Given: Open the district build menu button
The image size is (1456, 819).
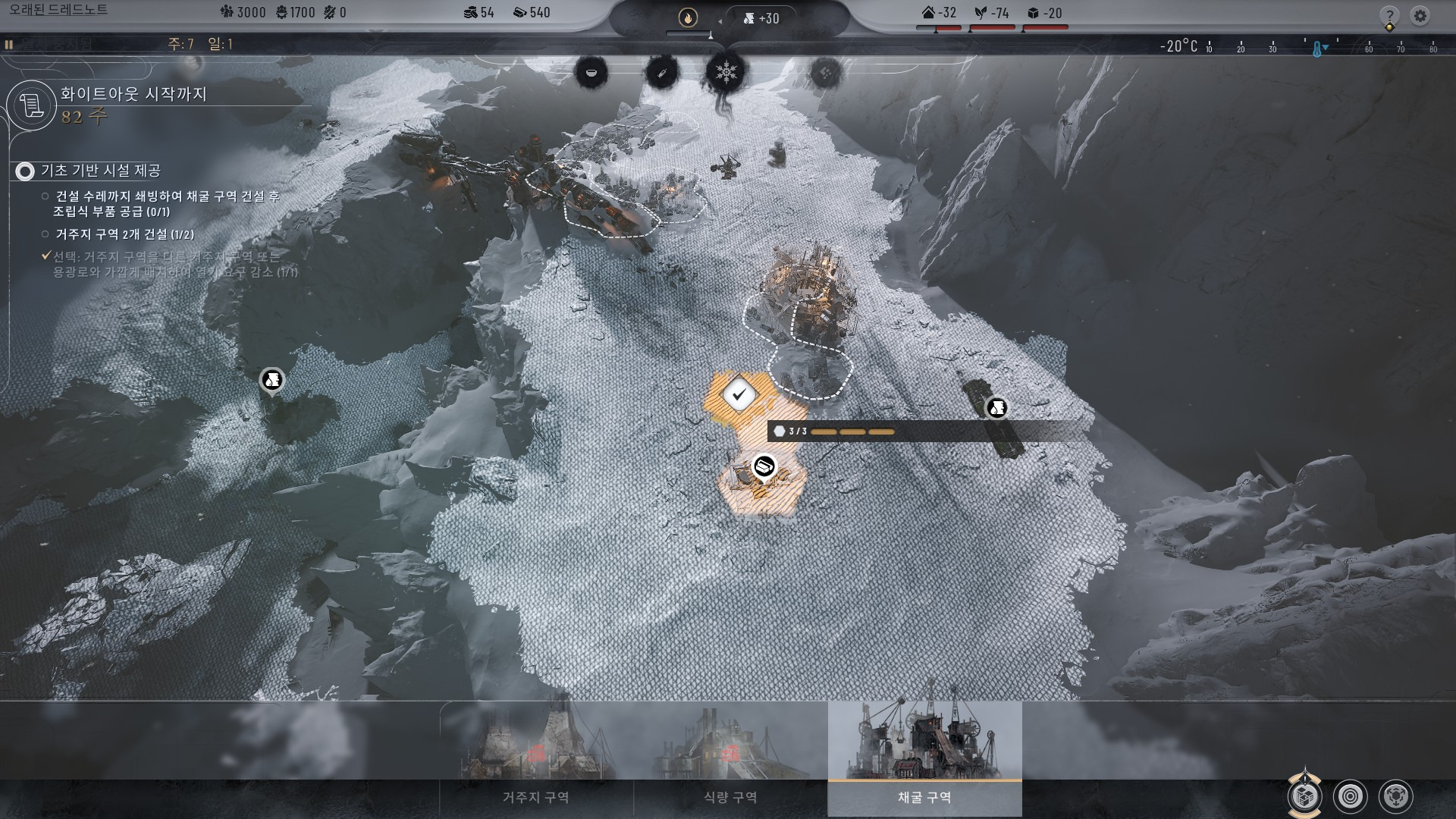Looking at the screenshot, I should point(1304,796).
